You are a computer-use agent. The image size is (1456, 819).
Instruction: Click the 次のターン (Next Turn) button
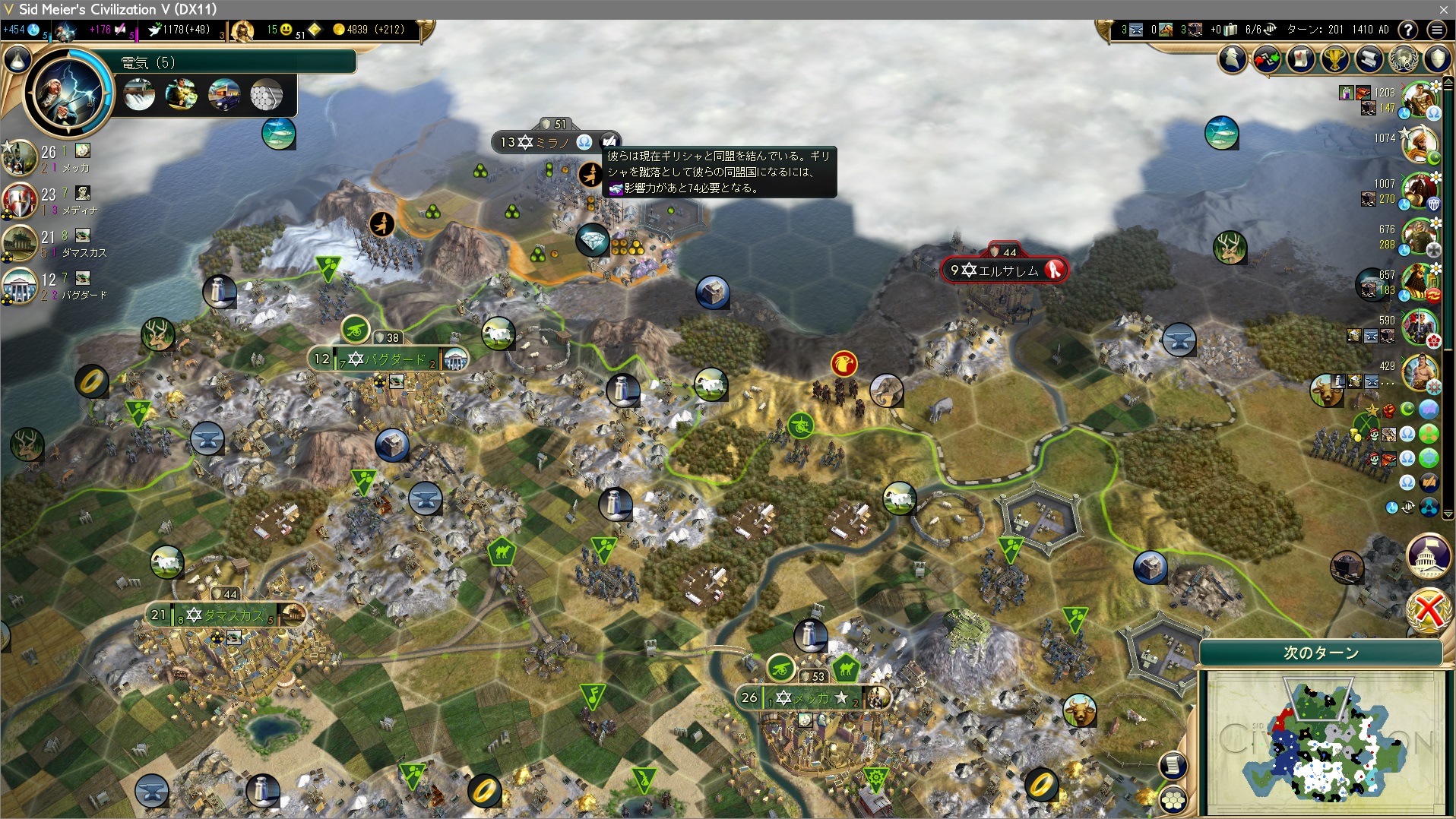1321,653
